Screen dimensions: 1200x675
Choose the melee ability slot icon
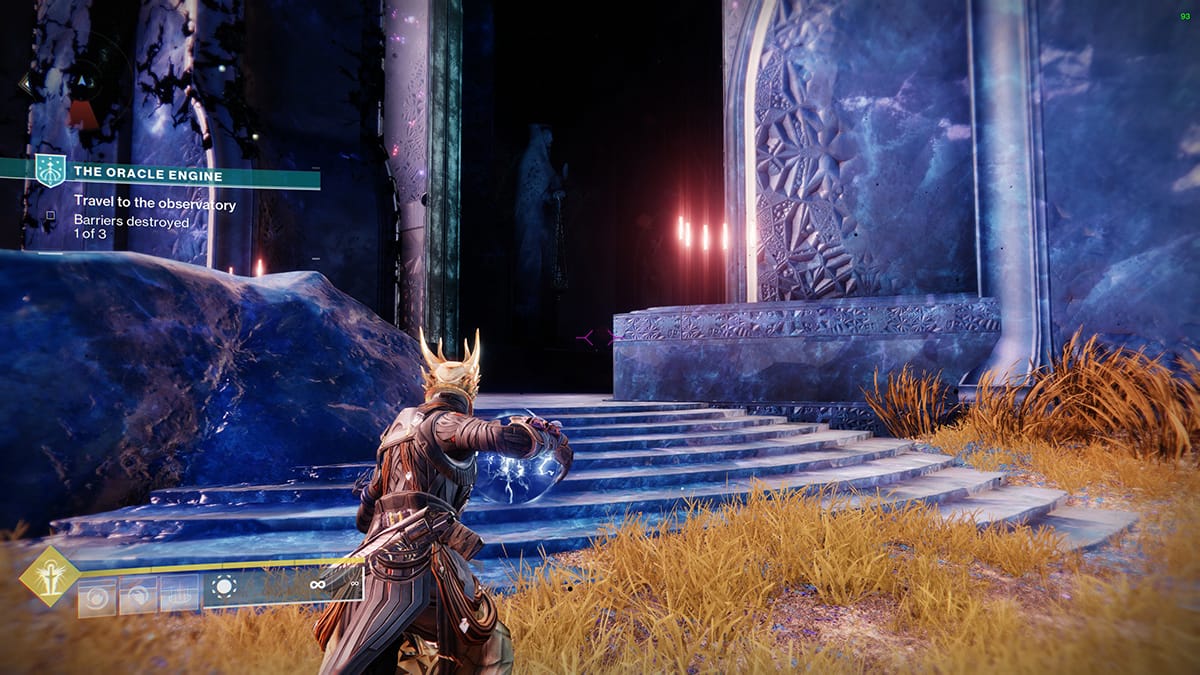click(x=138, y=596)
